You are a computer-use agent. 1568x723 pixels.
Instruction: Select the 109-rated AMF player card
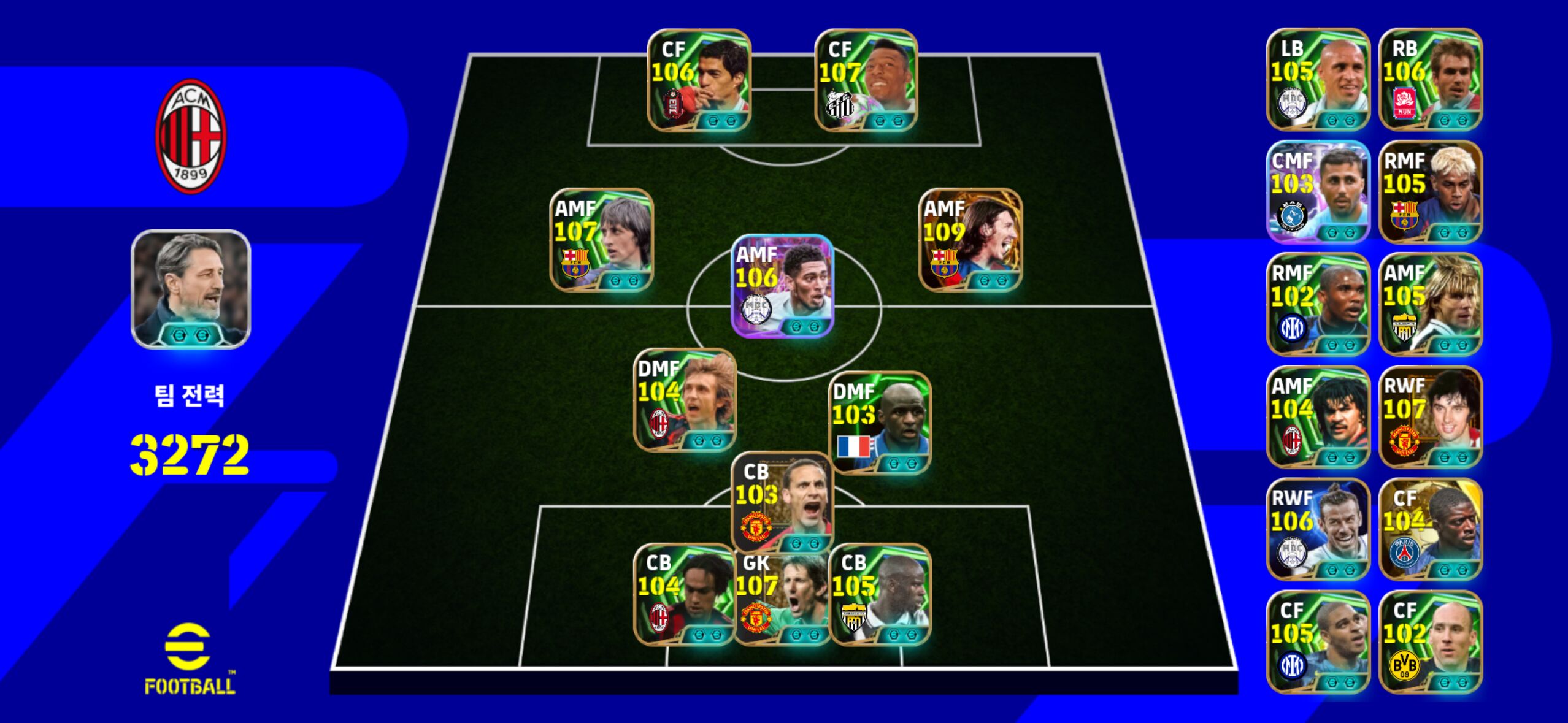click(970, 240)
